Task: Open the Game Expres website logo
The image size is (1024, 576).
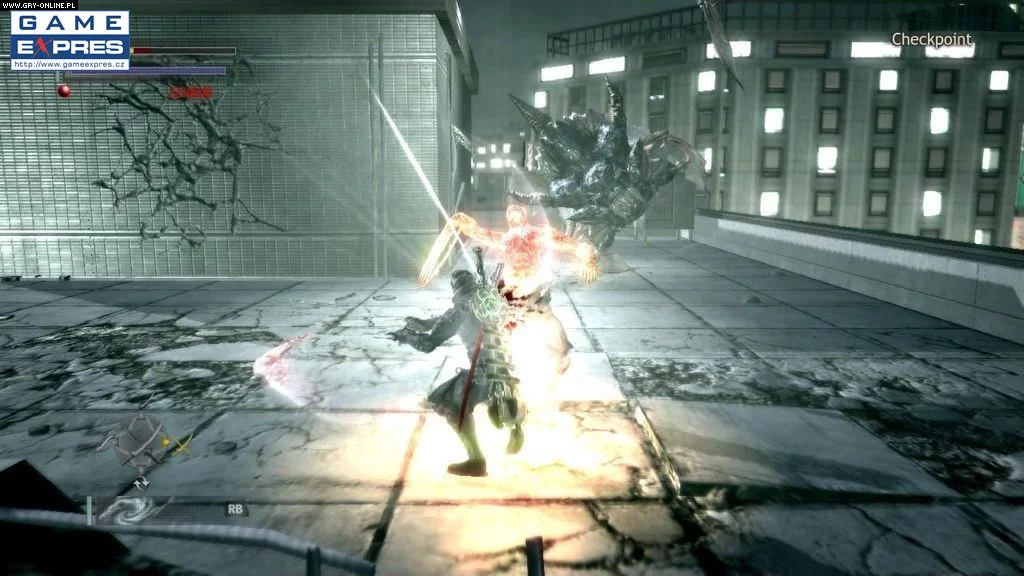Action: tap(69, 39)
